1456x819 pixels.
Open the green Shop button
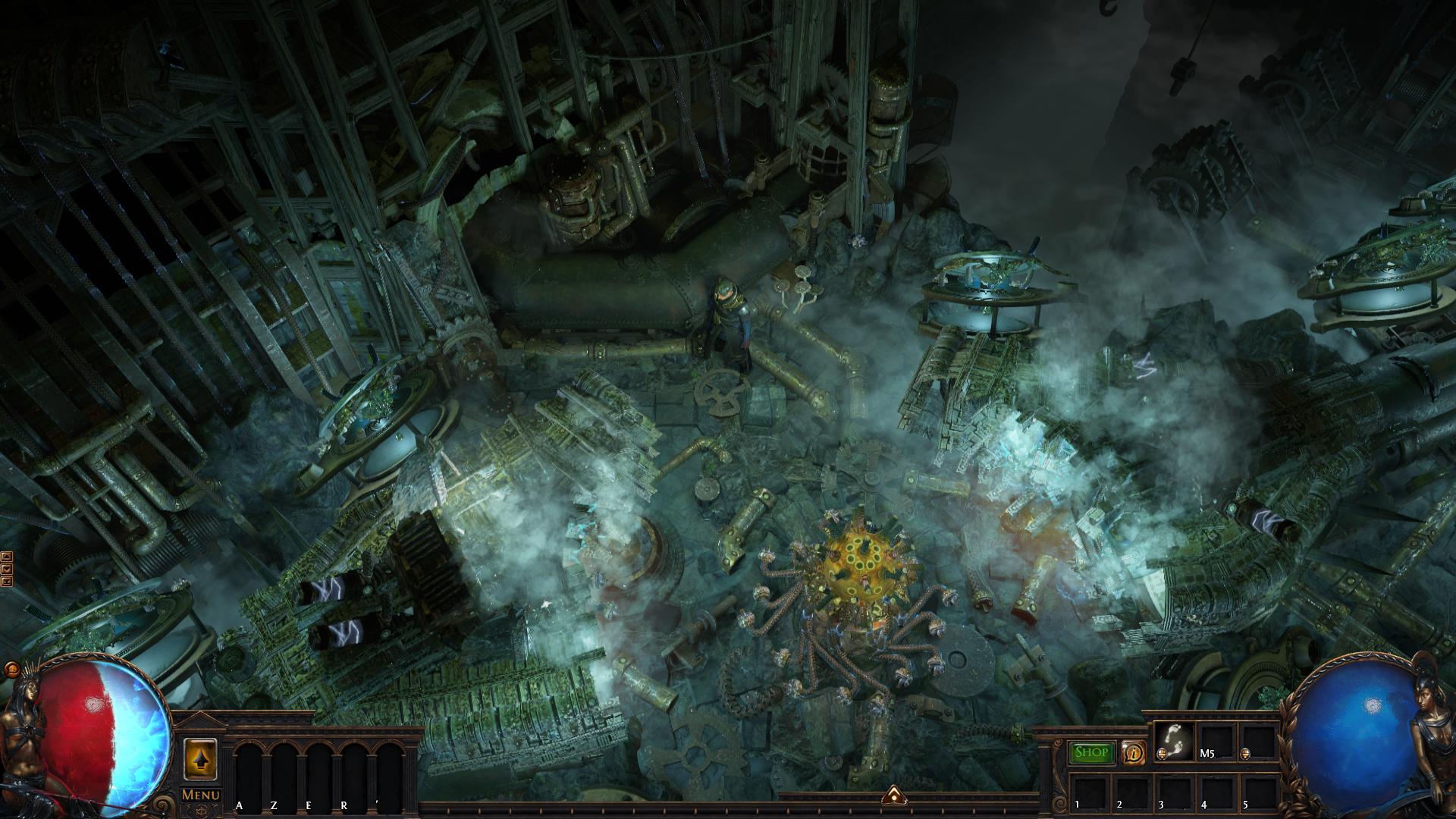click(1091, 752)
